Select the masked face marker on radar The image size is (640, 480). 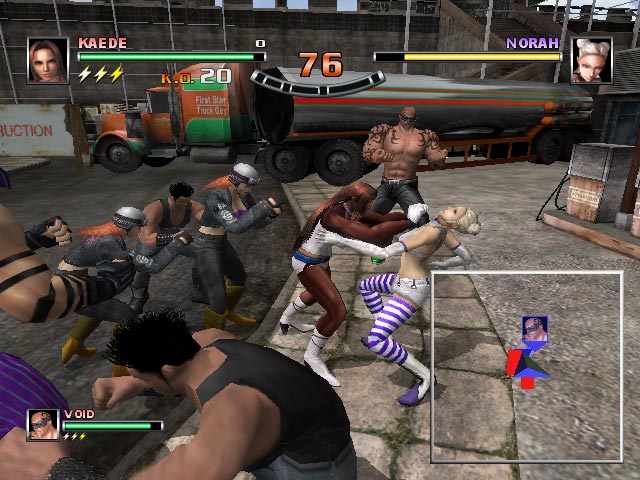pos(534,330)
